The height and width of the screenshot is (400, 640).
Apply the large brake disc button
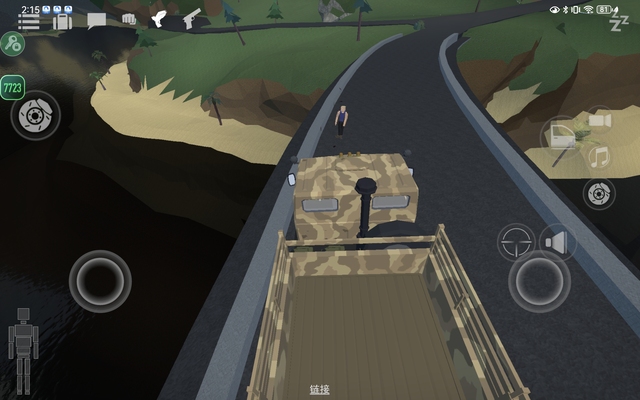(36, 115)
